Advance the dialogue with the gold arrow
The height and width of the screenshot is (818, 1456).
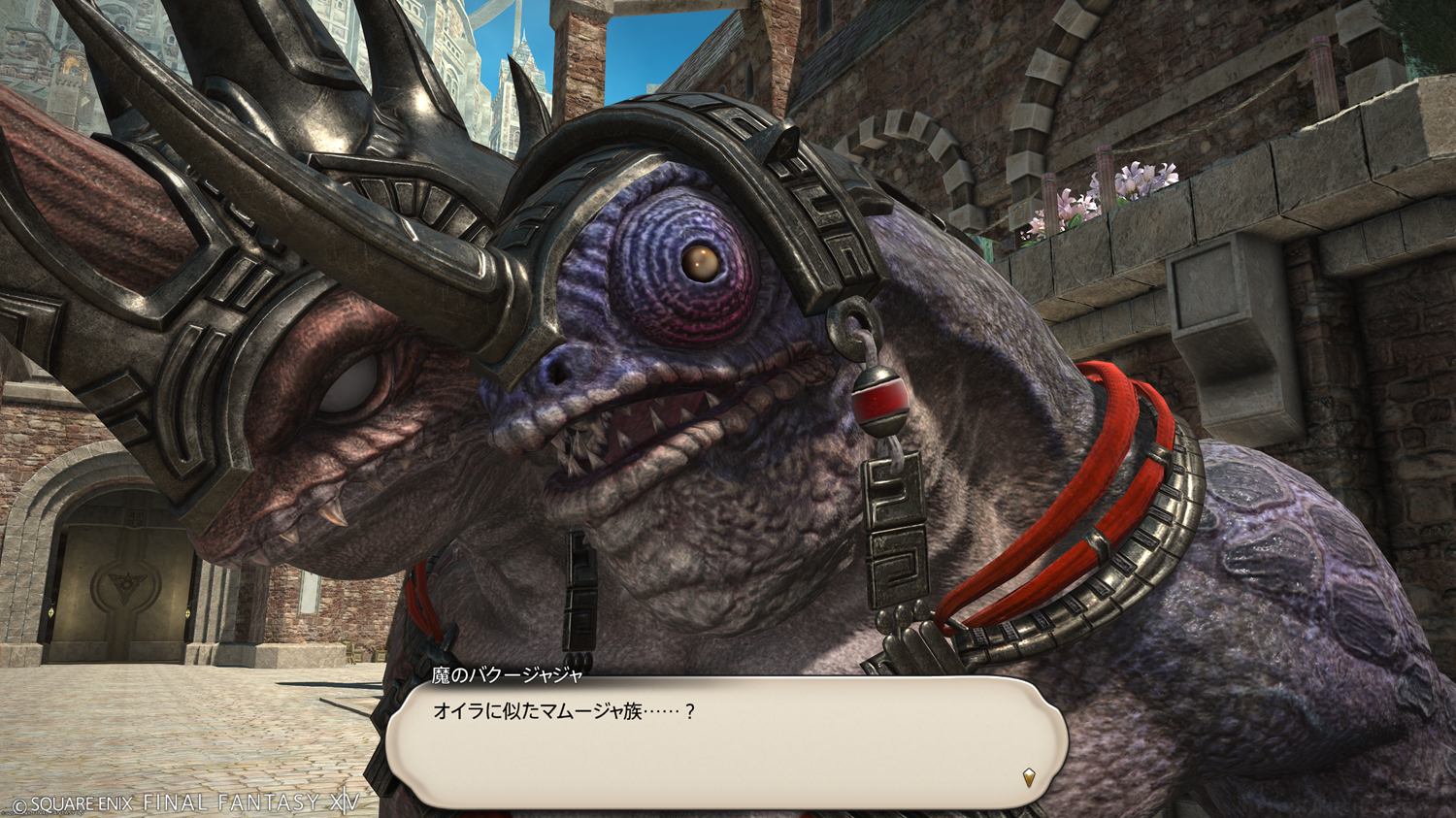pyautogui.click(x=1029, y=776)
